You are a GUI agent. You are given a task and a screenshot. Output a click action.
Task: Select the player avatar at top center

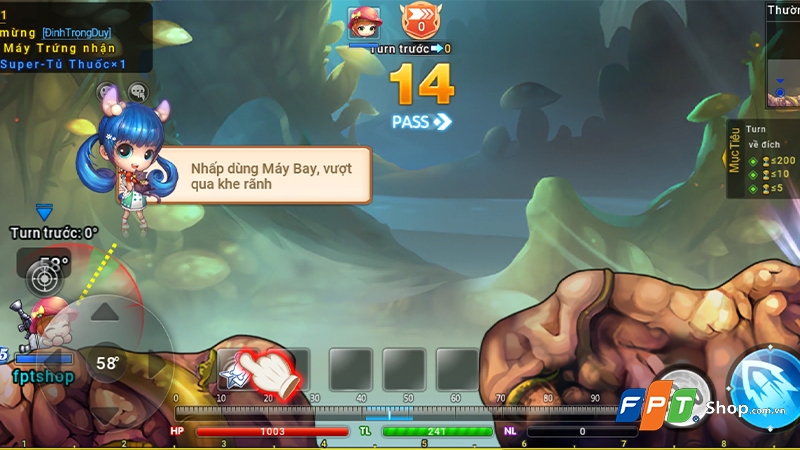pos(362,22)
